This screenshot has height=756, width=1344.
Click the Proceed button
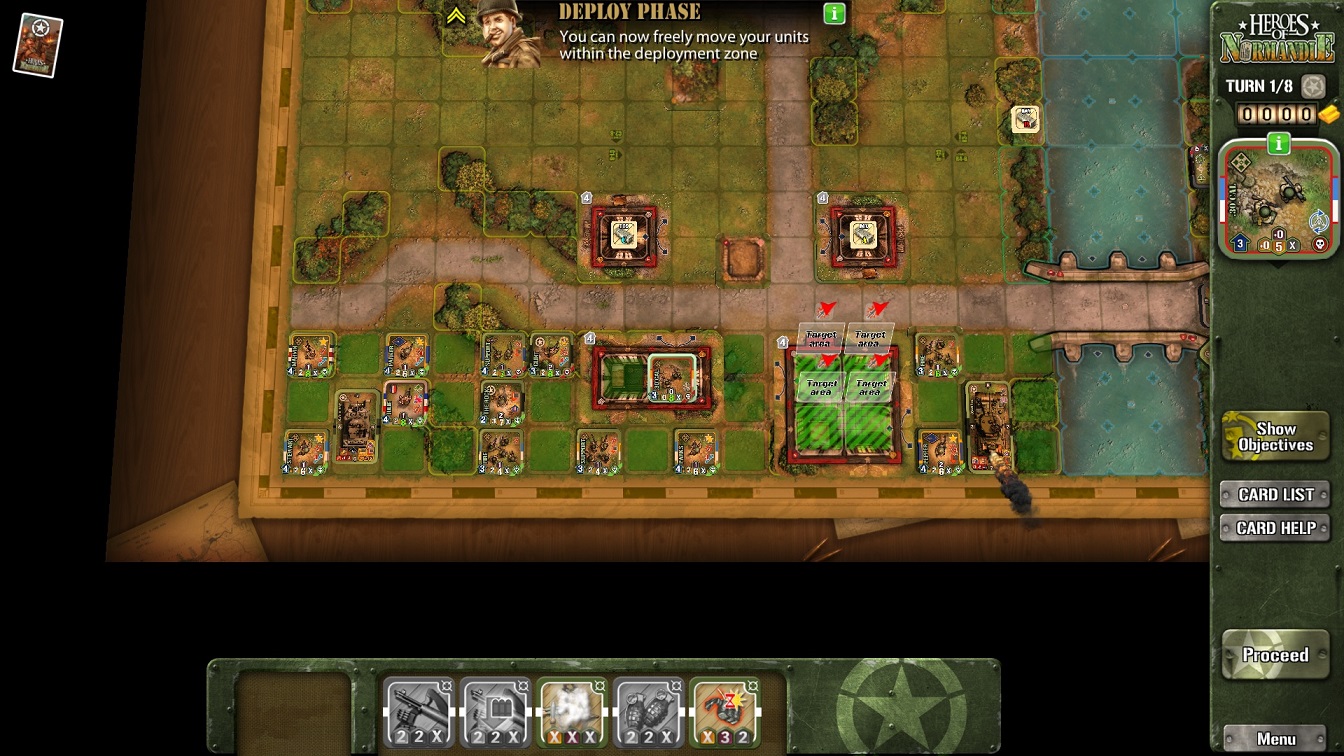(1275, 655)
